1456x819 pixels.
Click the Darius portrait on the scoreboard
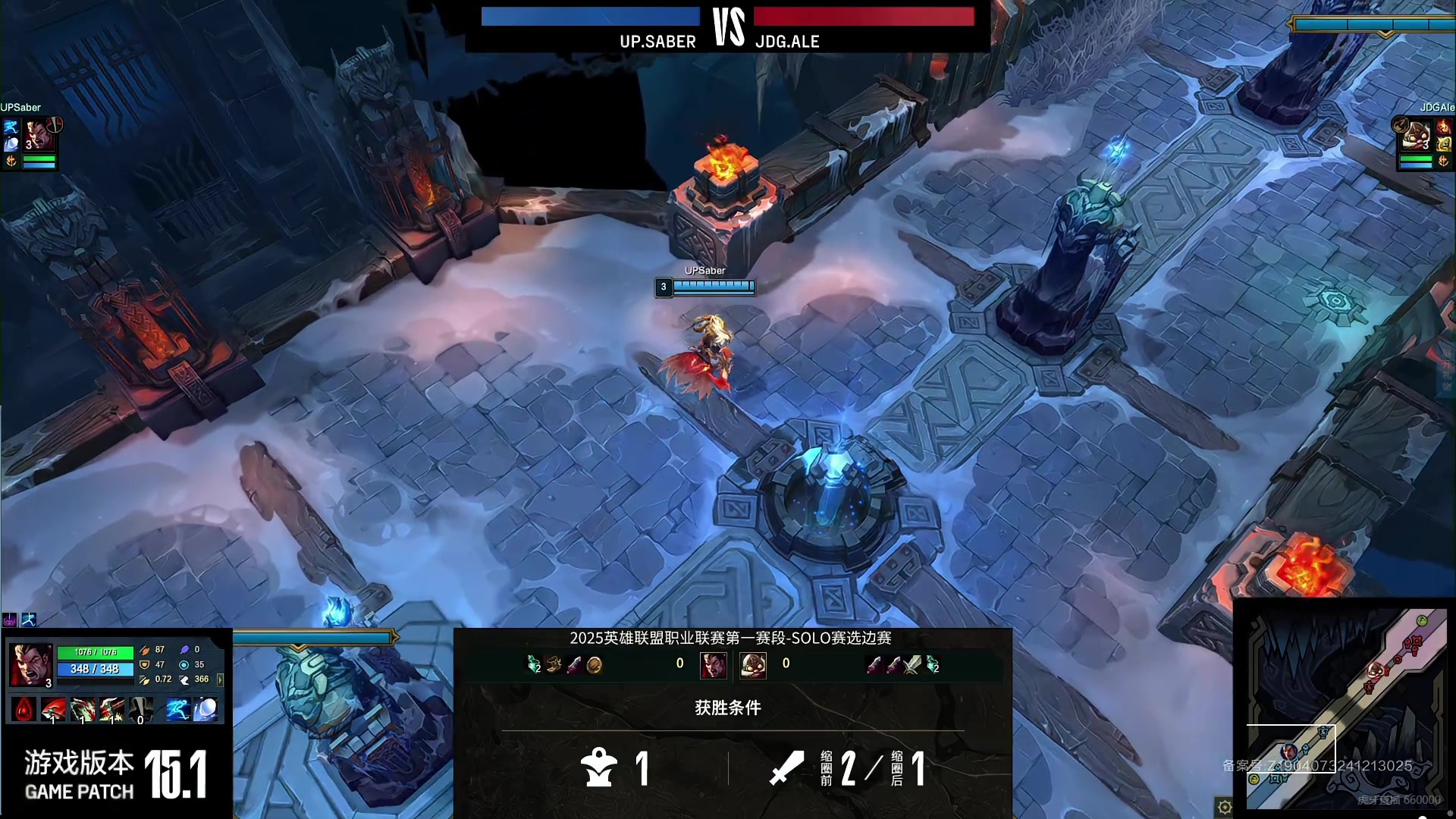click(713, 665)
